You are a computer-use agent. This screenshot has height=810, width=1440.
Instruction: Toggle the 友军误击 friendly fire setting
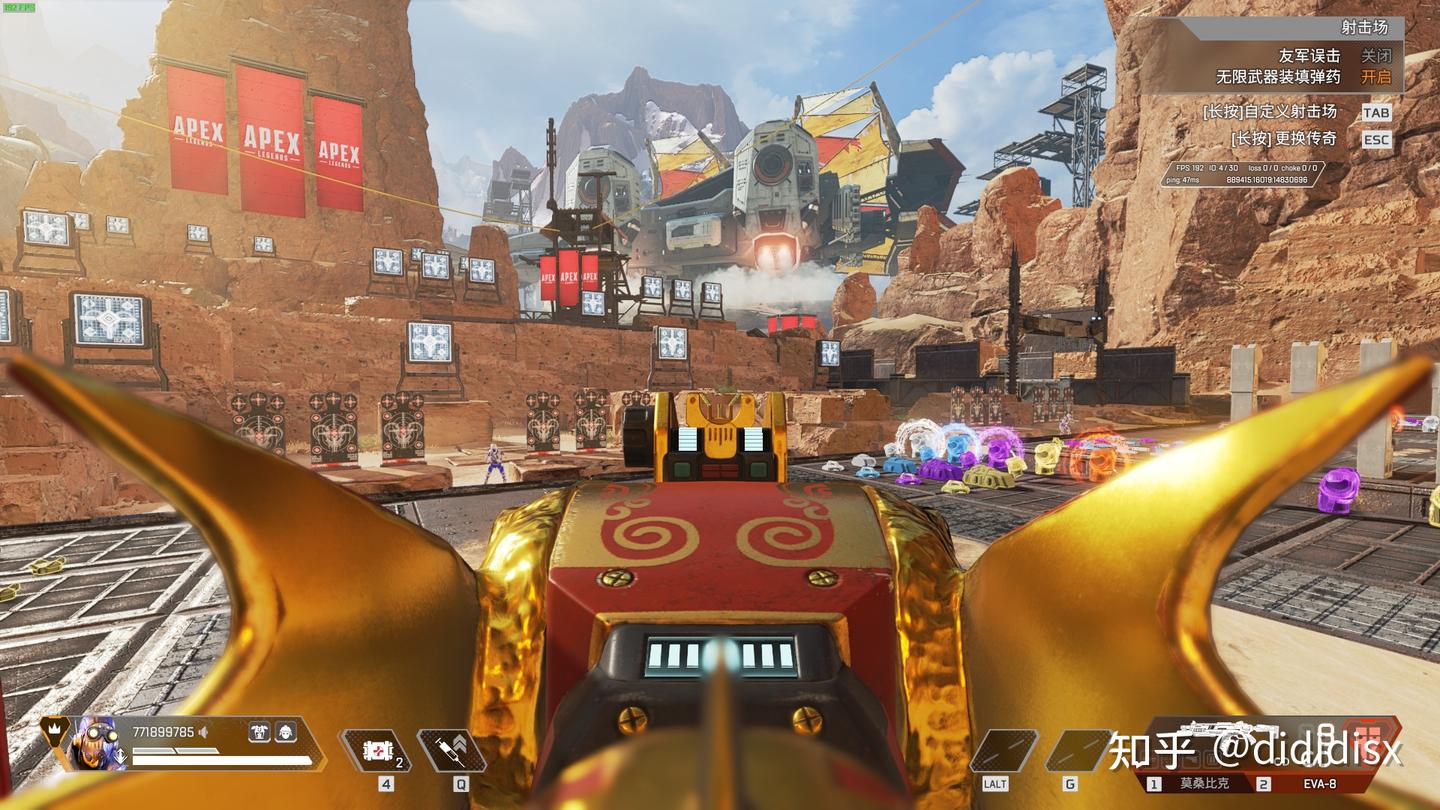point(1376,56)
